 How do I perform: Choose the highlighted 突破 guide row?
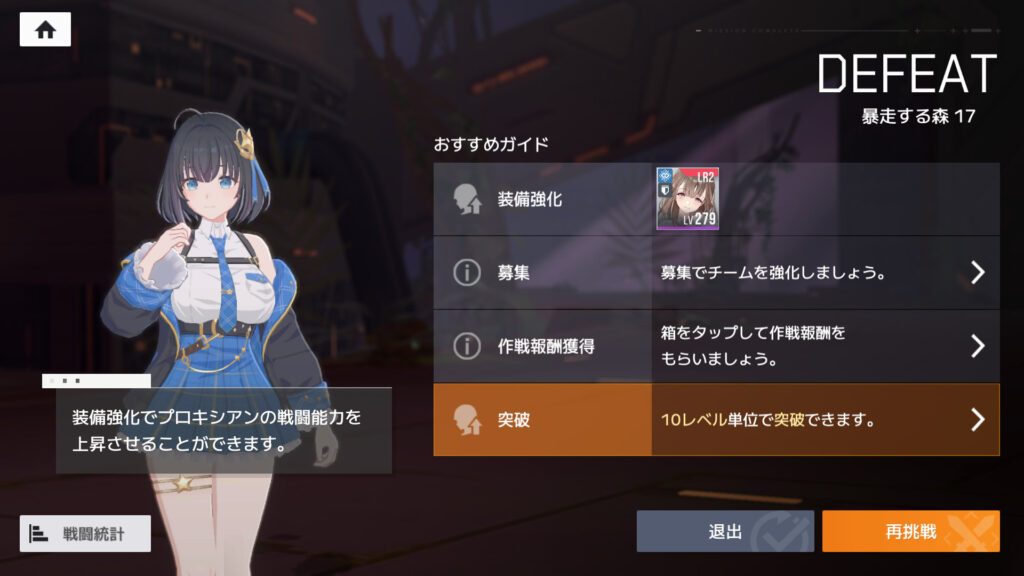[716, 420]
